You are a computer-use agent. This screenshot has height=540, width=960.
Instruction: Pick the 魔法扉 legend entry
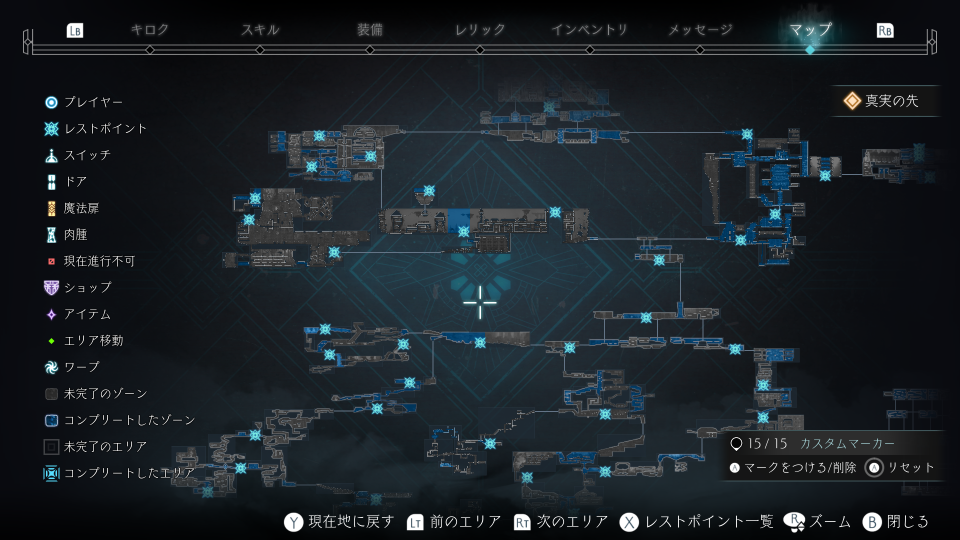[81, 209]
